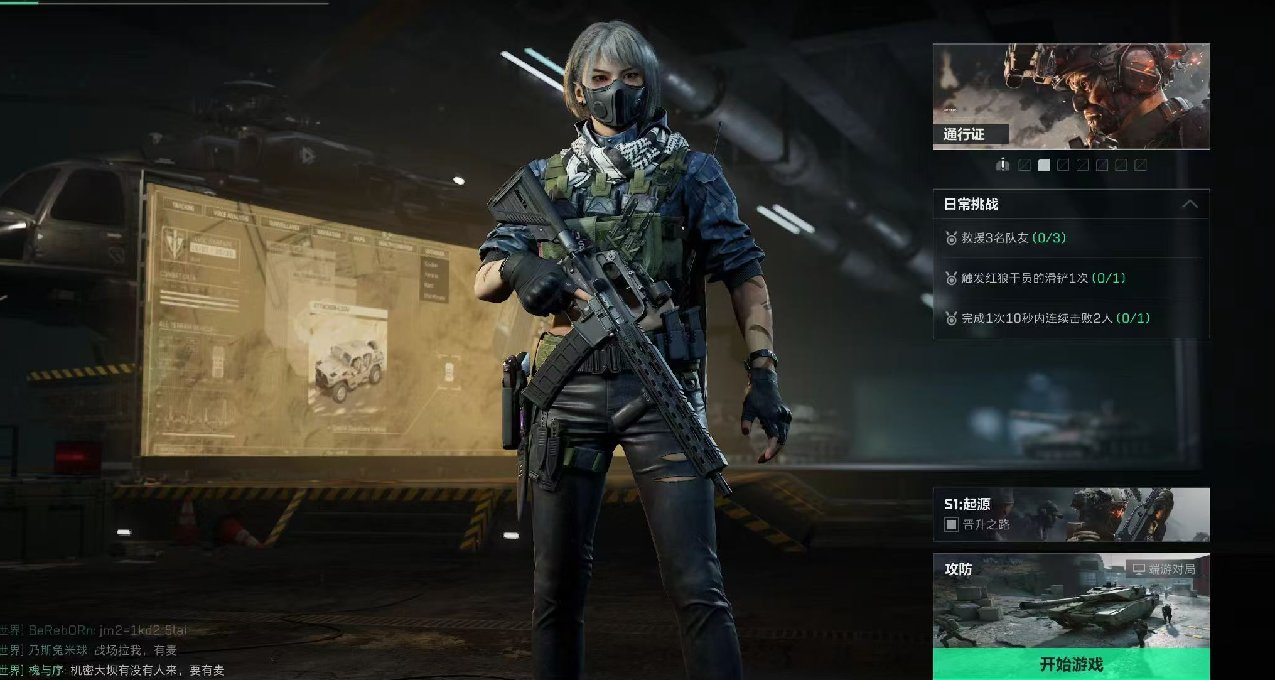
Task: Select the 救援3名队友 challenge row
Action: point(1070,238)
